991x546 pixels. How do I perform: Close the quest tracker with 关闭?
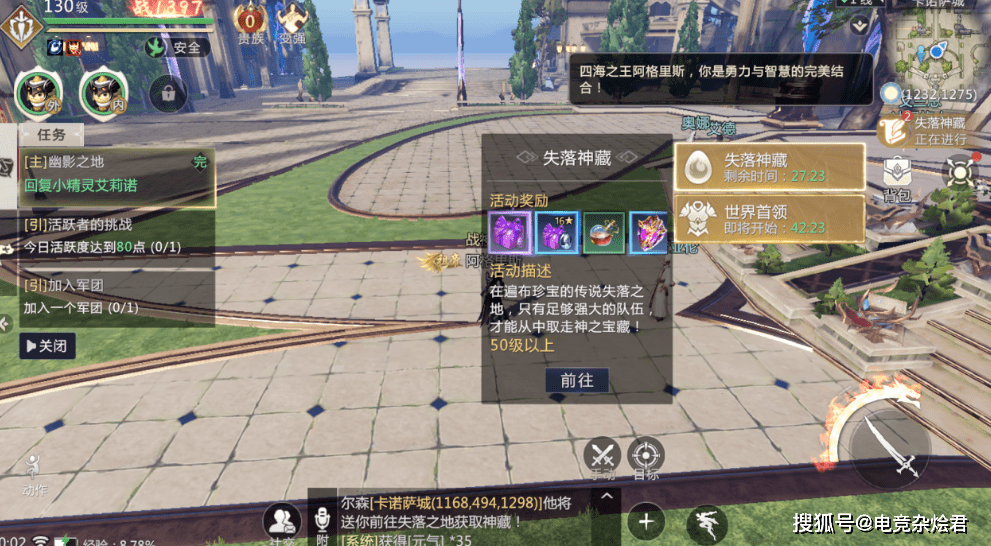click(47, 346)
